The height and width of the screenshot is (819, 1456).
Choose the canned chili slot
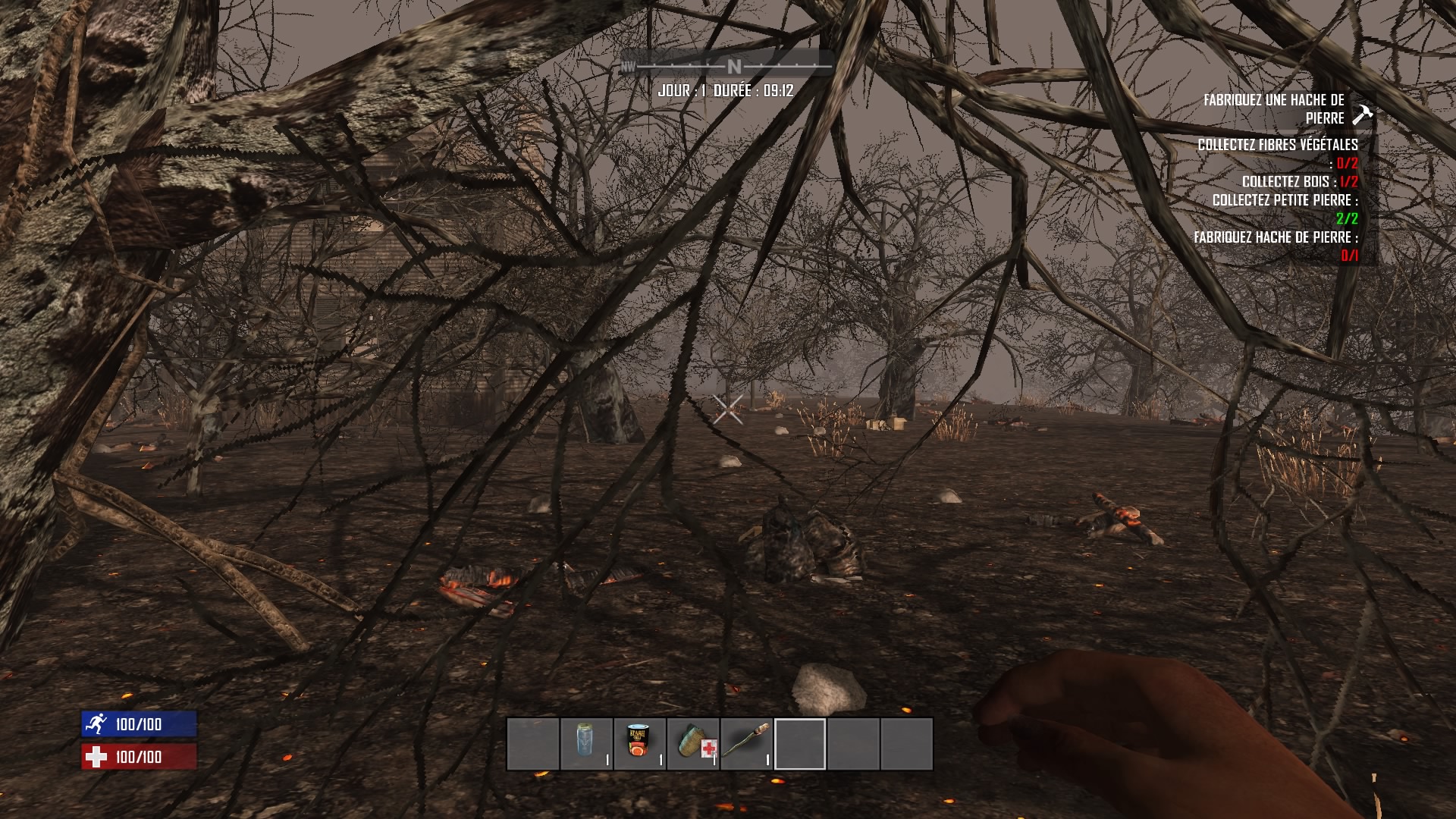(x=639, y=744)
